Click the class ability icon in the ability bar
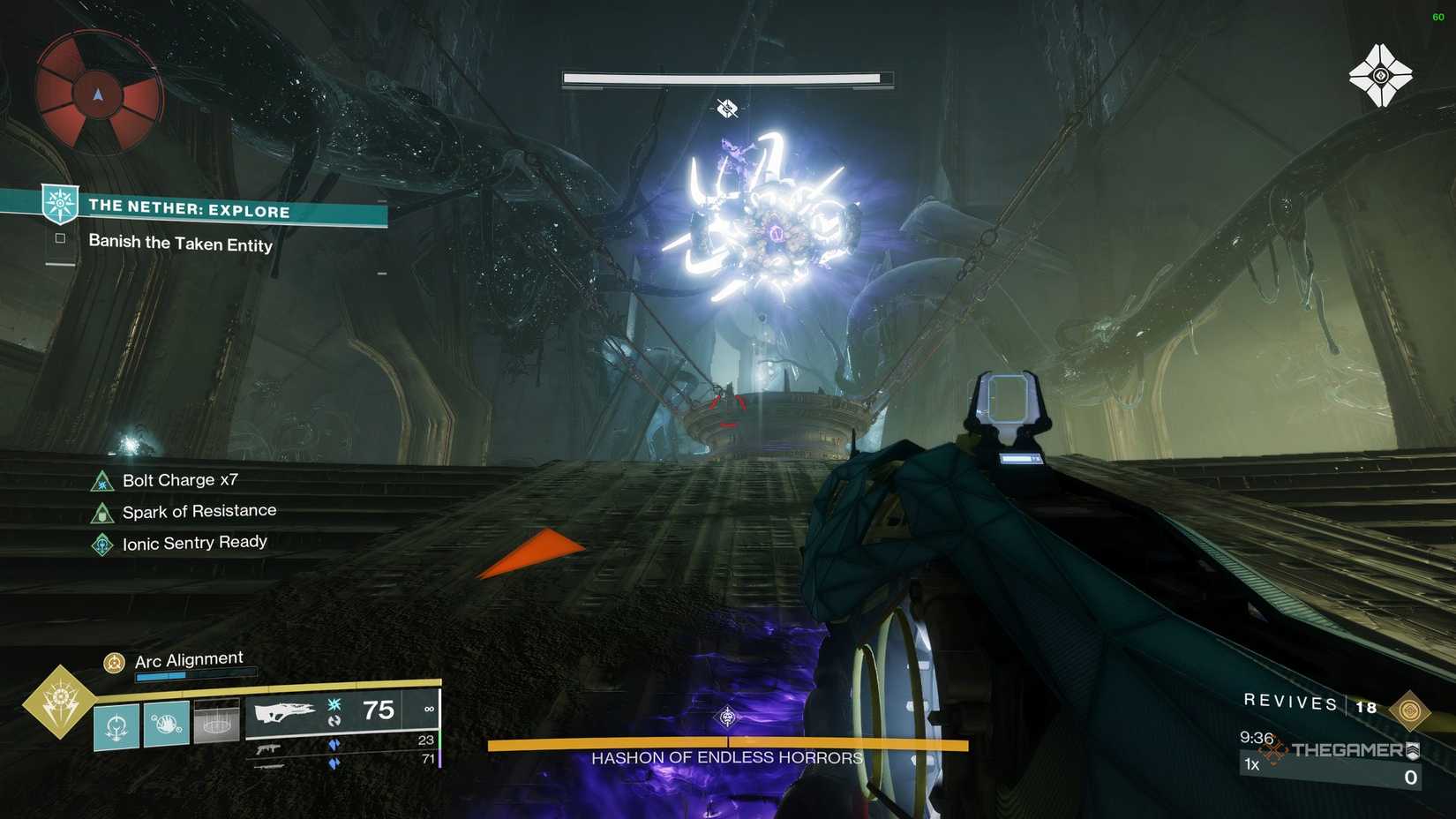1456x819 pixels. [x=115, y=724]
